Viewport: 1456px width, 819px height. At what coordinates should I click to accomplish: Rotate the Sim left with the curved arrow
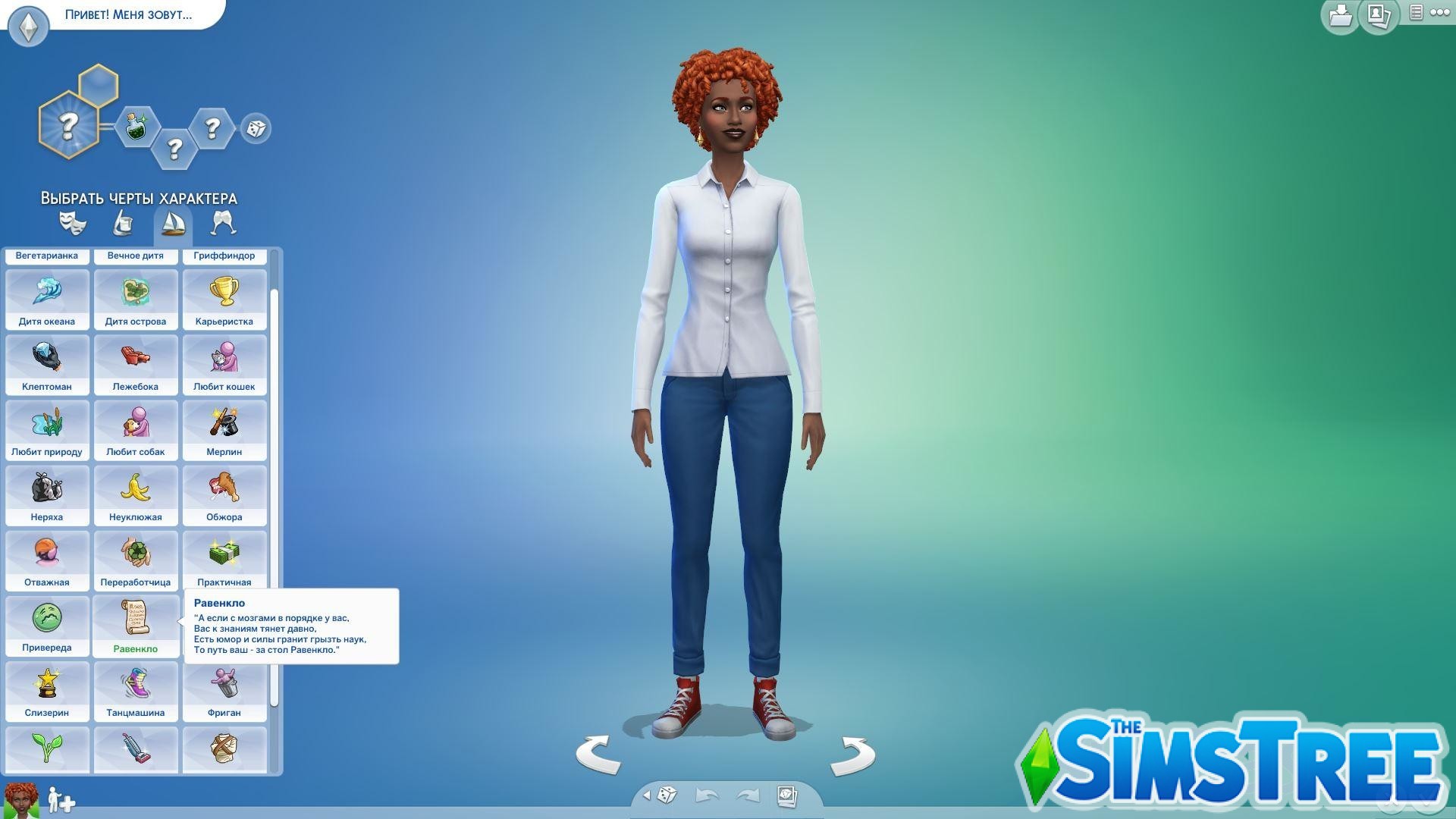click(x=598, y=755)
